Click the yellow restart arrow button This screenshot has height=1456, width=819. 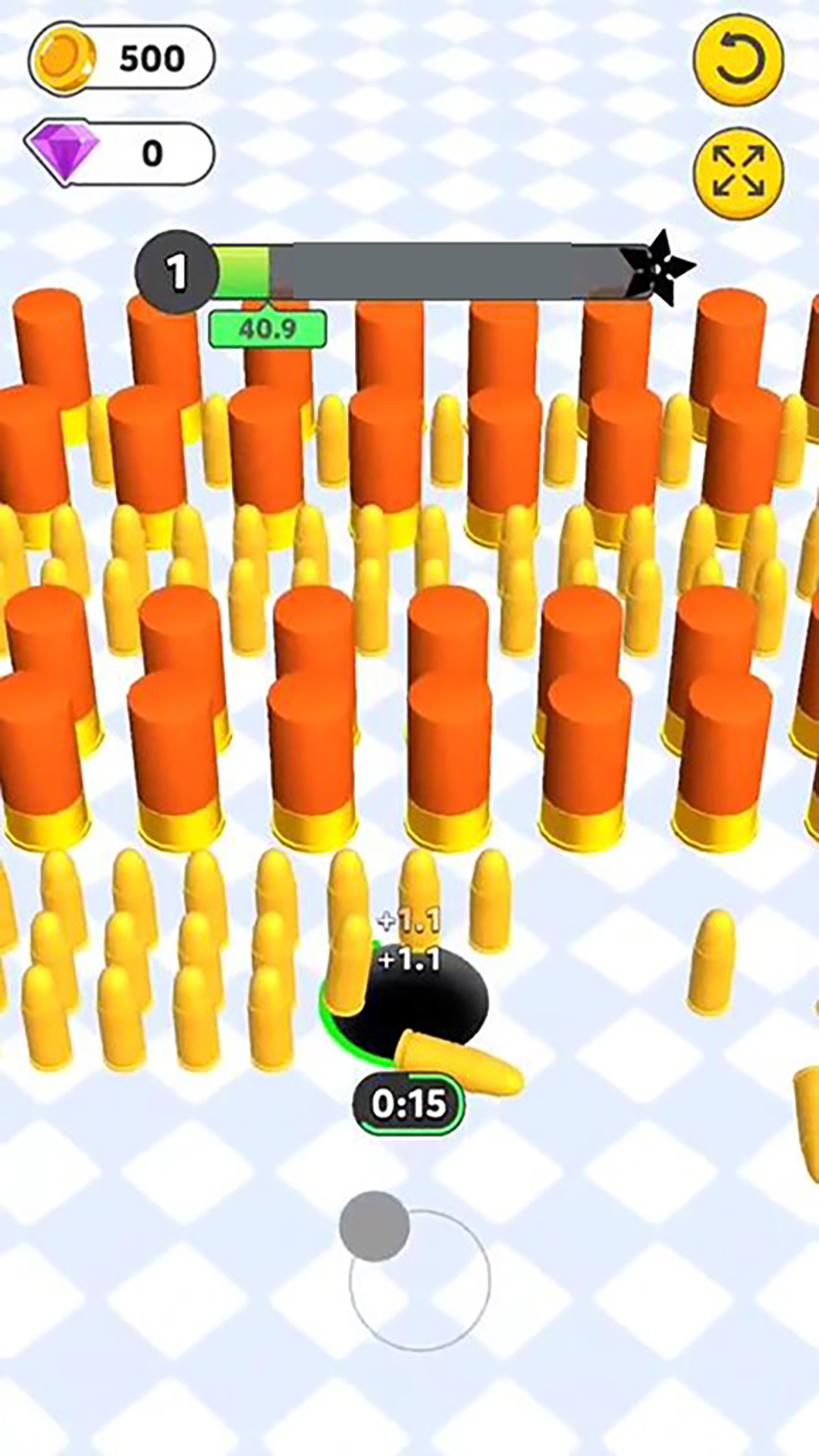tap(738, 60)
